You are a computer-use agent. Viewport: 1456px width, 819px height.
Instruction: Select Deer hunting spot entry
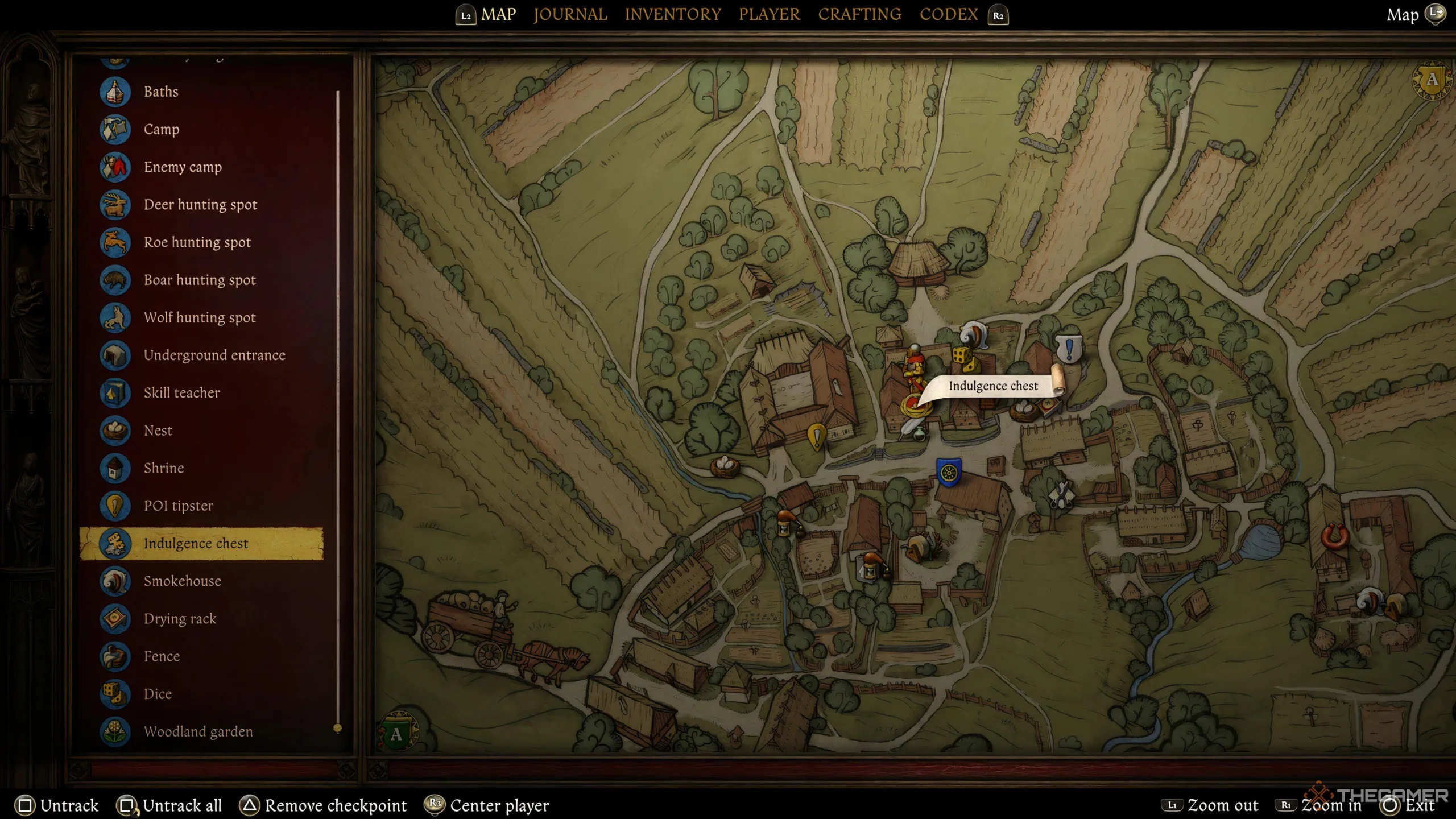pyautogui.click(x=200, y=205)
